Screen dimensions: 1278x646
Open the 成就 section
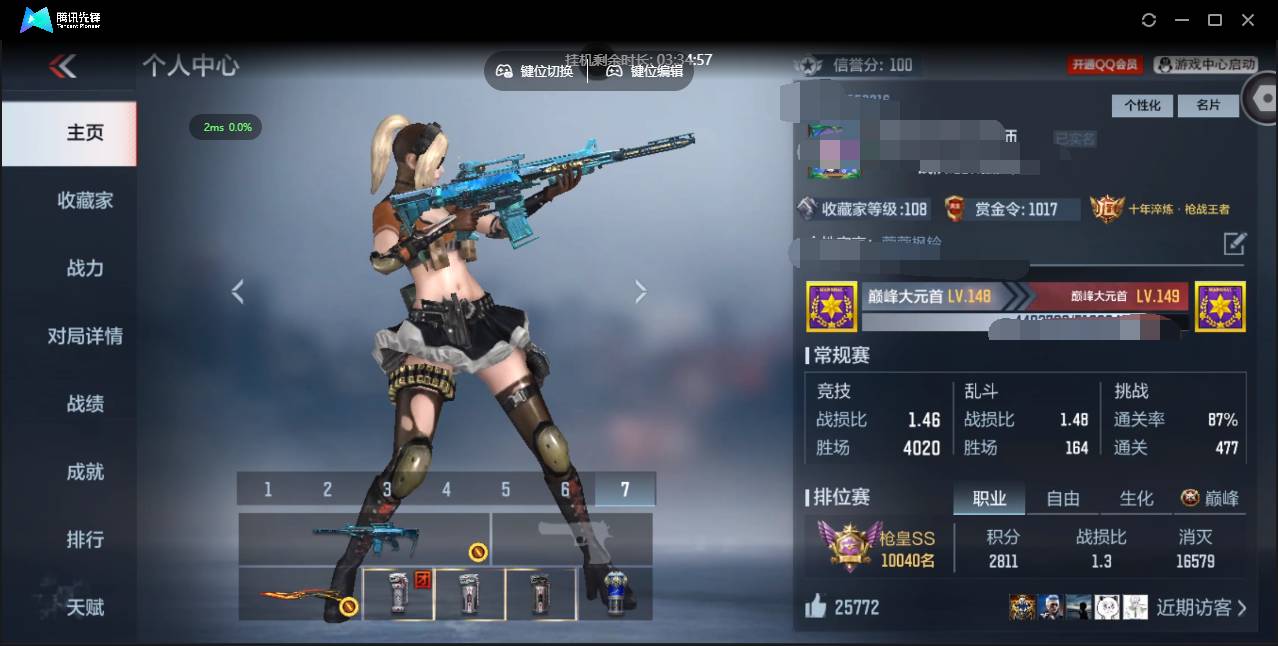[85, 472]
